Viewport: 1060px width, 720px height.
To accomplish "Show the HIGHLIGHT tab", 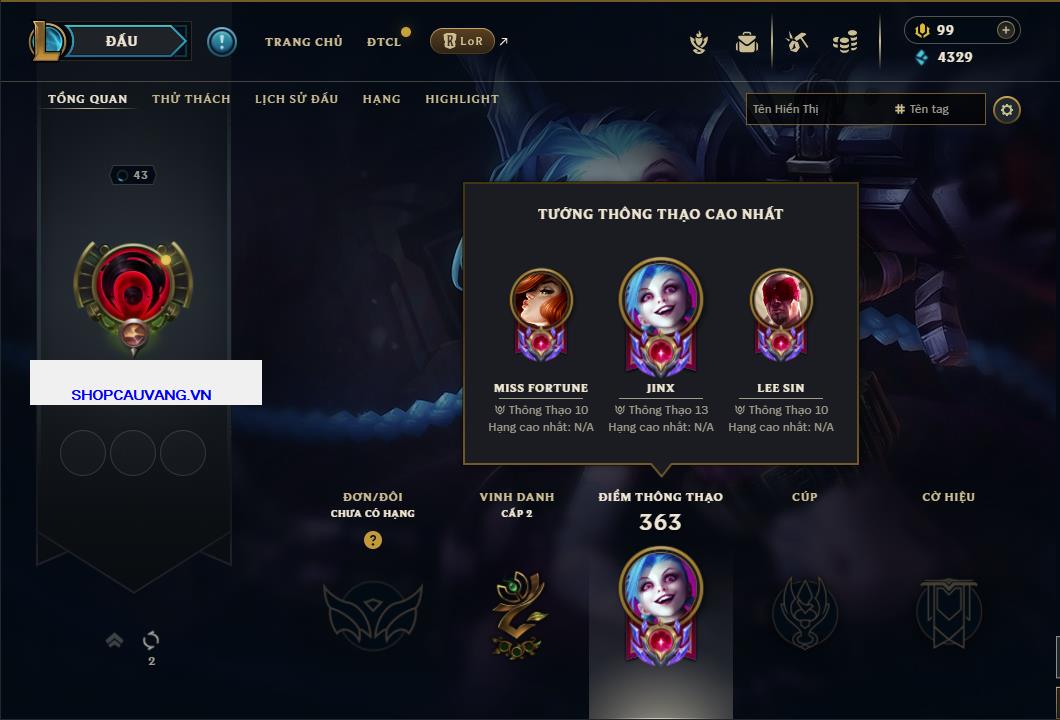I will (461, 99).
